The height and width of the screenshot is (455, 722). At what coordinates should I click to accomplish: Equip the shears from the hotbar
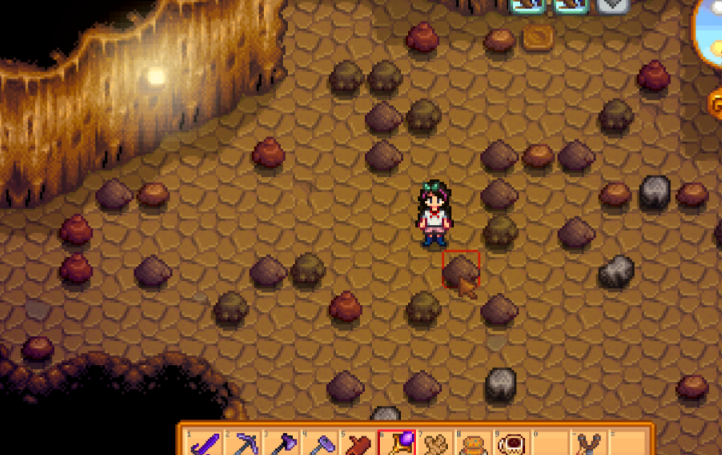click(588, 442)
